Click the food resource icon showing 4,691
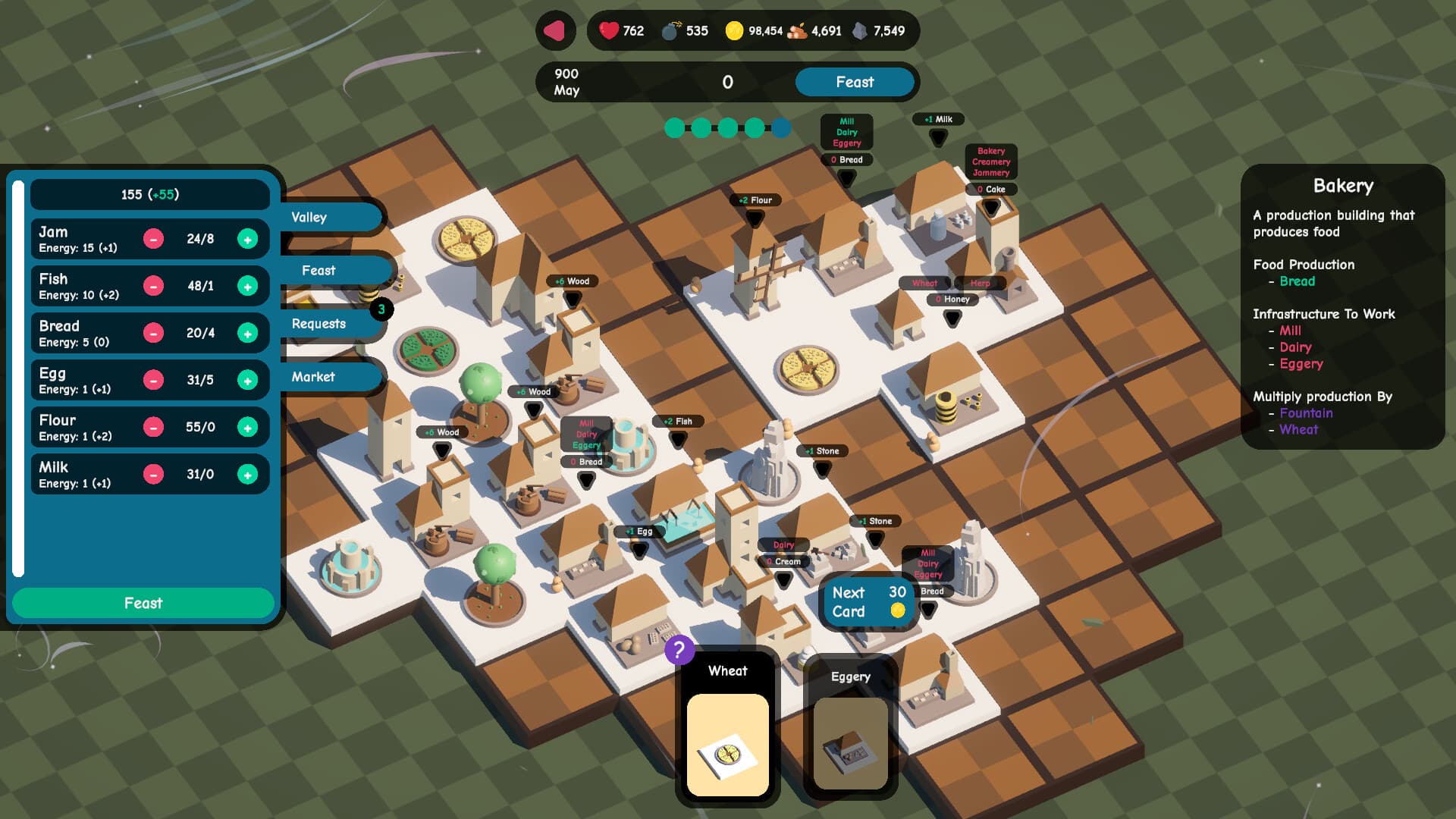Screen dimensions: 1456x819 (798, 31)
